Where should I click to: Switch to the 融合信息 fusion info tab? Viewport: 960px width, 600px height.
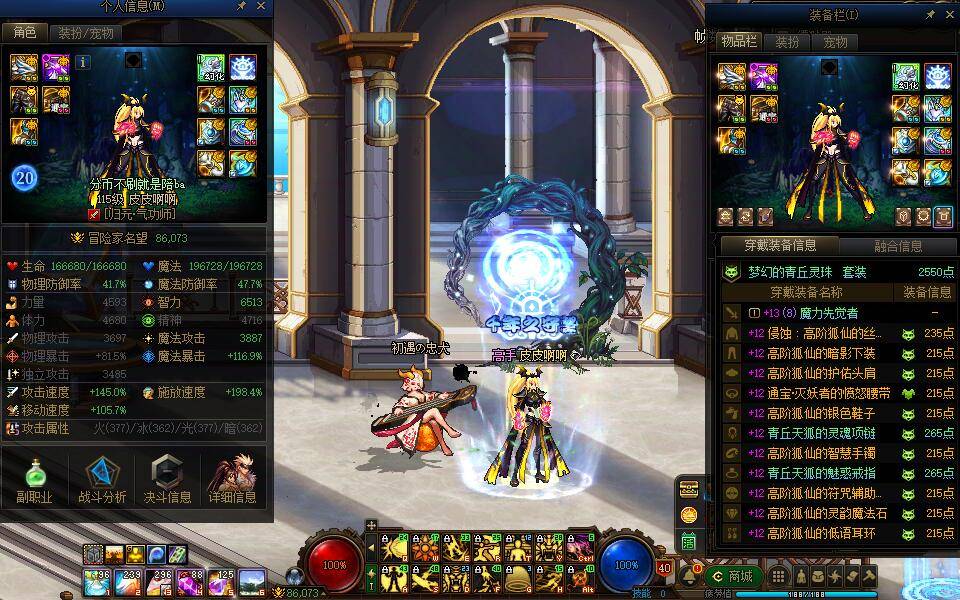pos(898,246)
